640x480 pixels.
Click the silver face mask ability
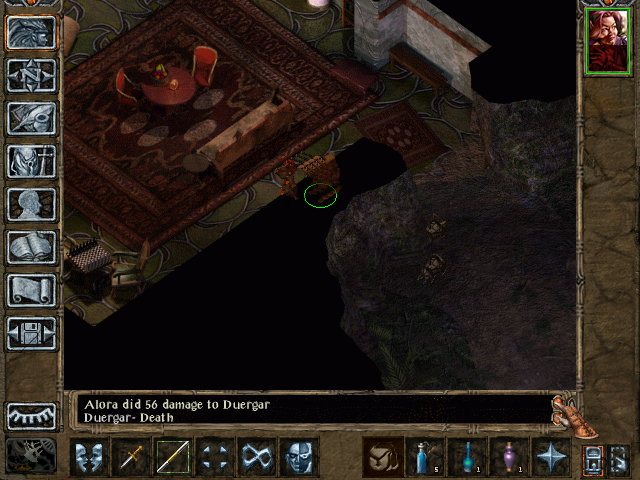pos(299,457)
